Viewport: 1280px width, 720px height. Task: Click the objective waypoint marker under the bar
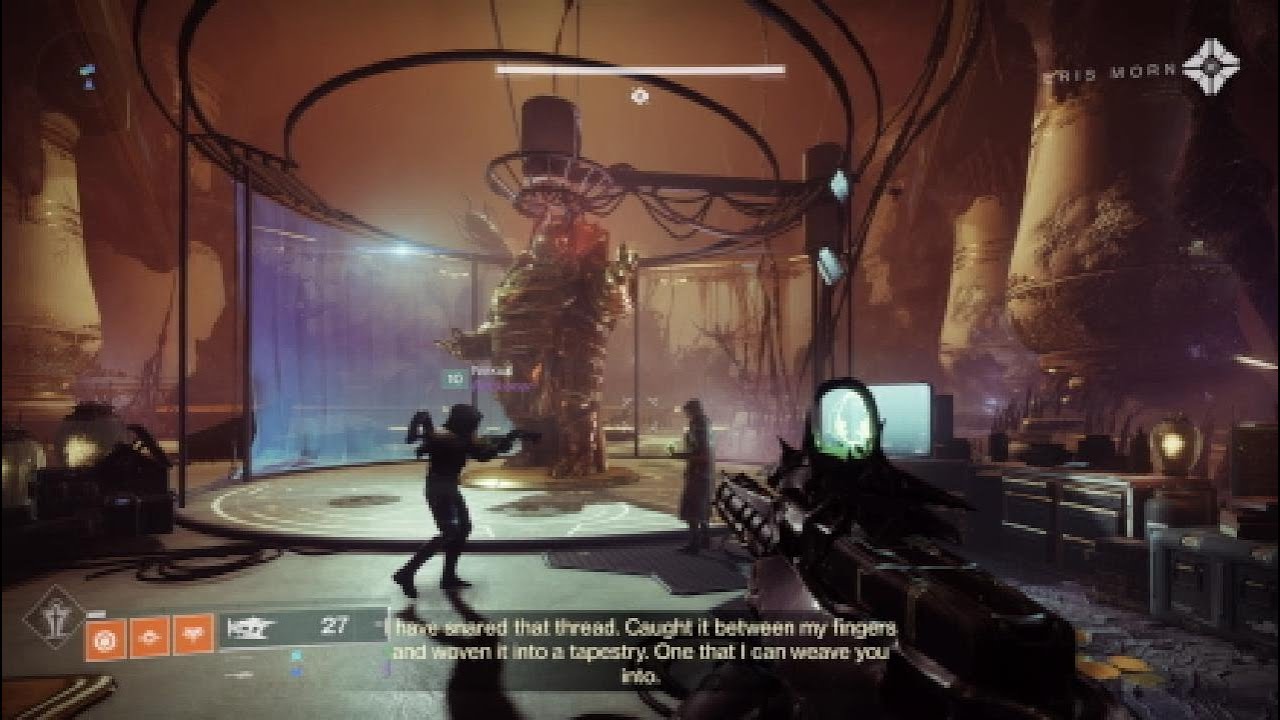tap(640, 96)
